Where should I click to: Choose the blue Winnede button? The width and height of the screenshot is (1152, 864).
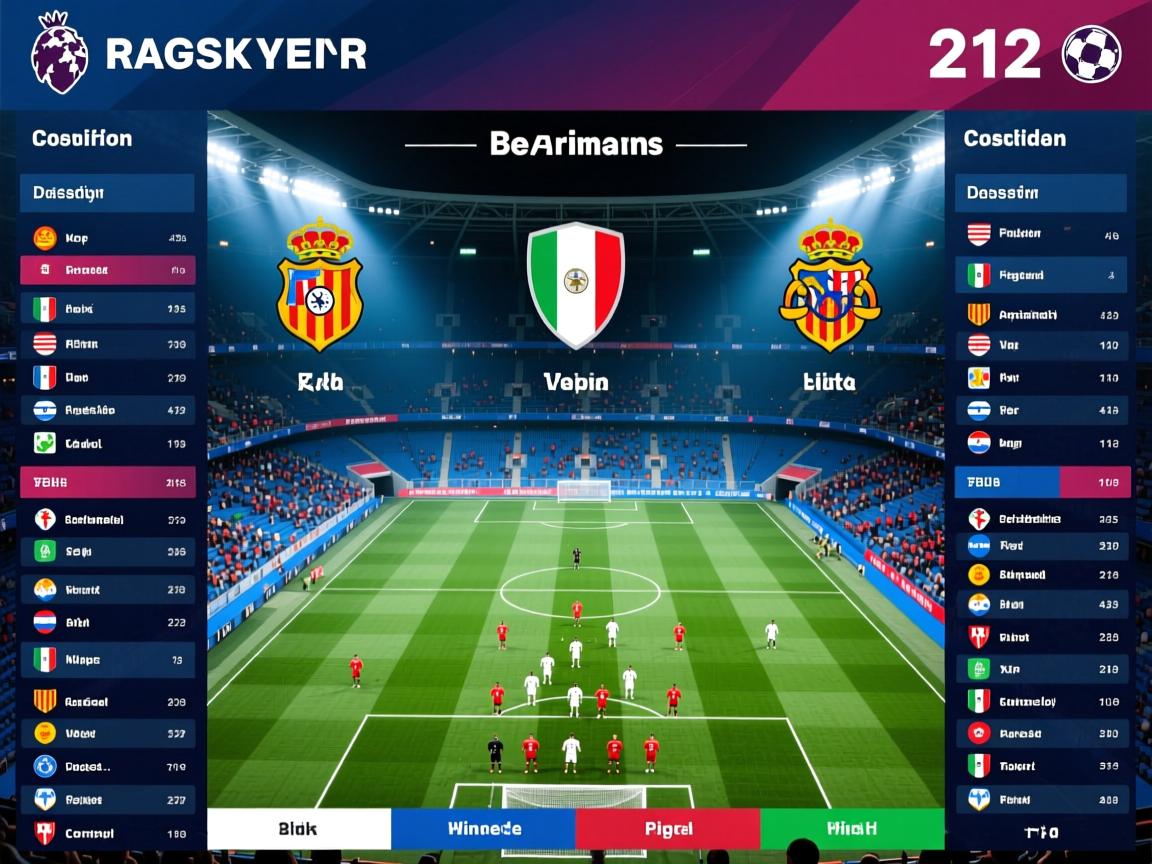click(483, 828)
